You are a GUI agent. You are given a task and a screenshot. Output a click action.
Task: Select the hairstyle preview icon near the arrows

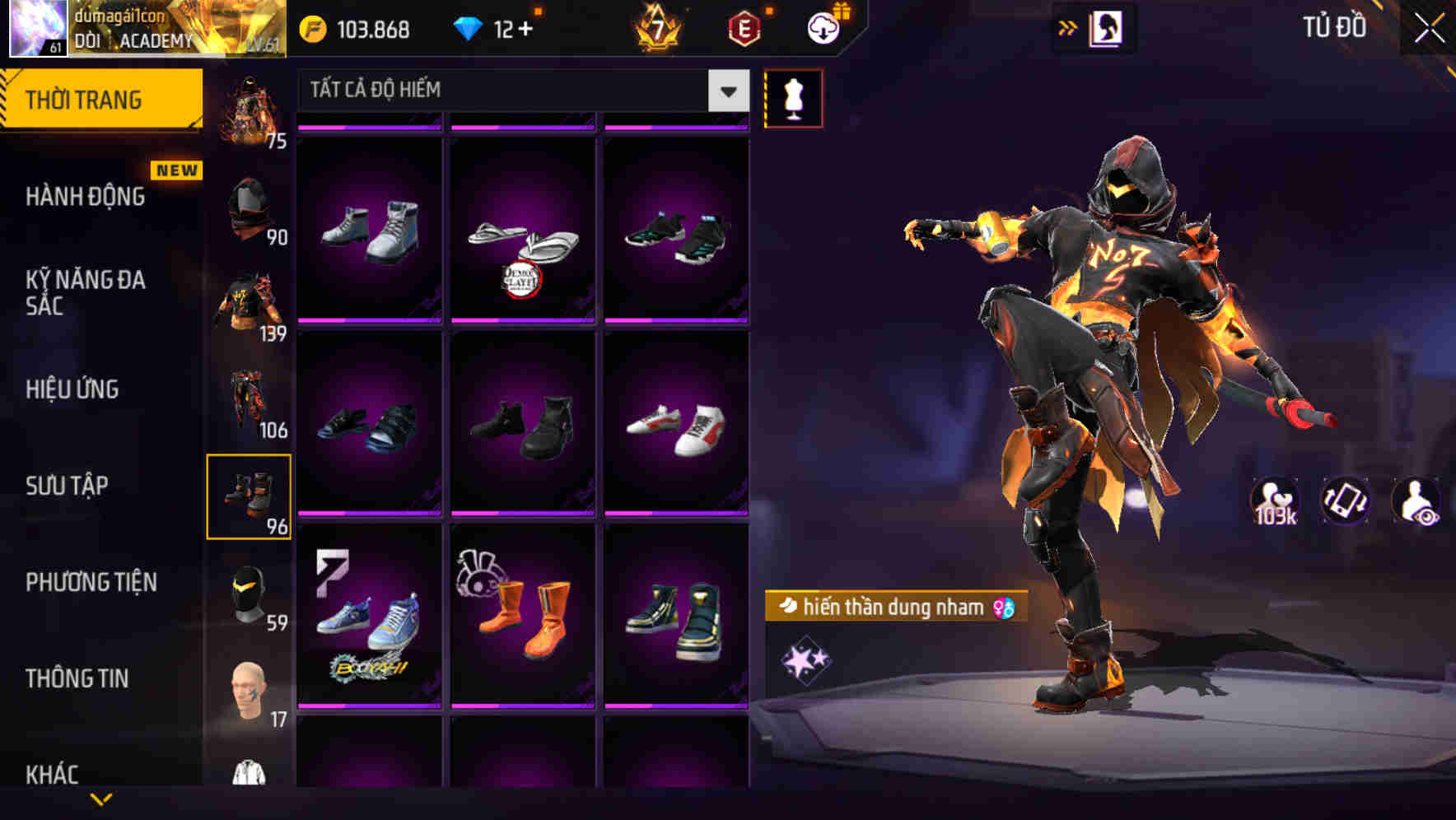point(1107,27)
